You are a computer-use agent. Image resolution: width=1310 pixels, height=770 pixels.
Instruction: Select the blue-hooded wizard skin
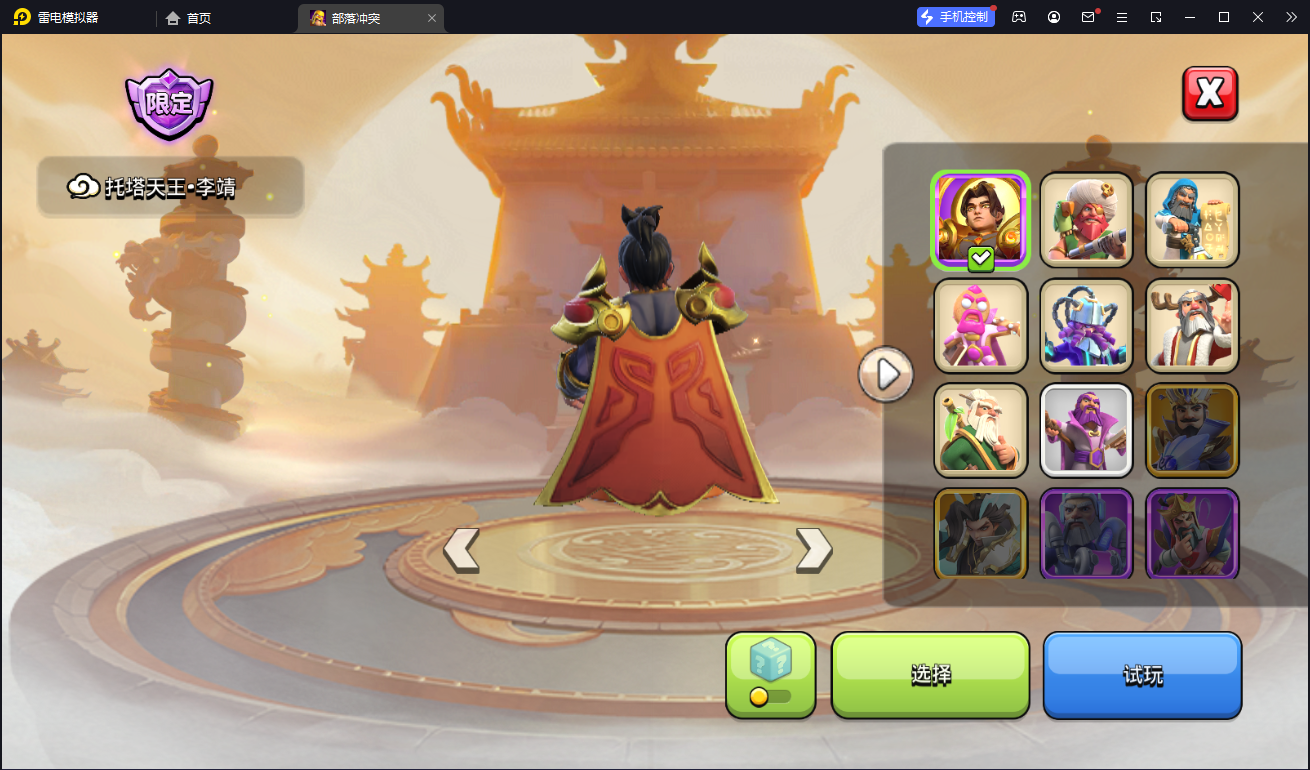(1192, 220)
